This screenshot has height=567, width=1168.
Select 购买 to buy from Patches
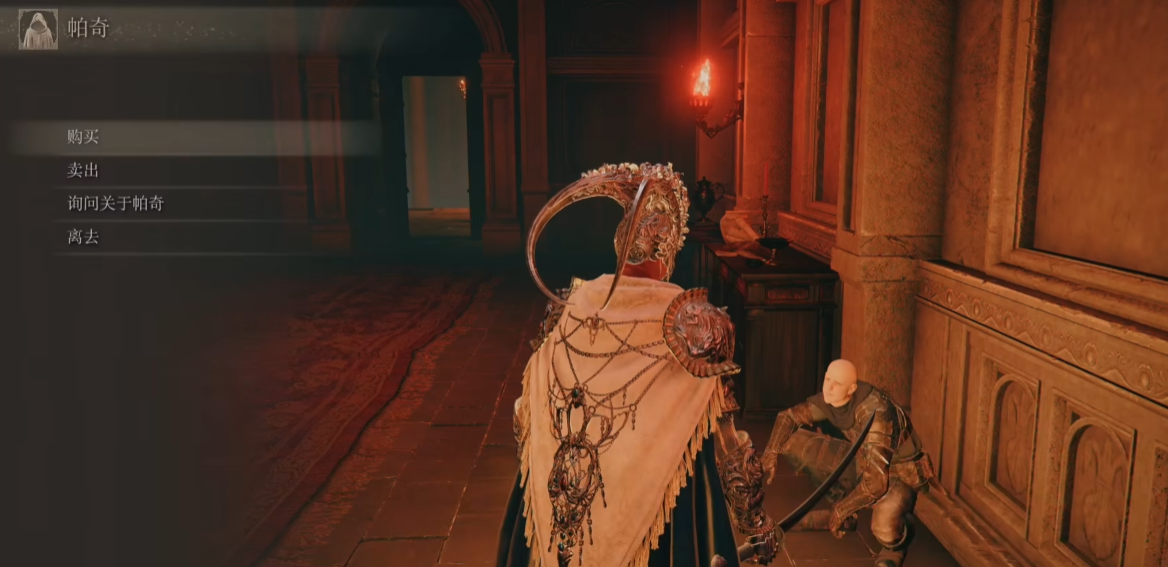pyautogui.click(x=84, y=137)
